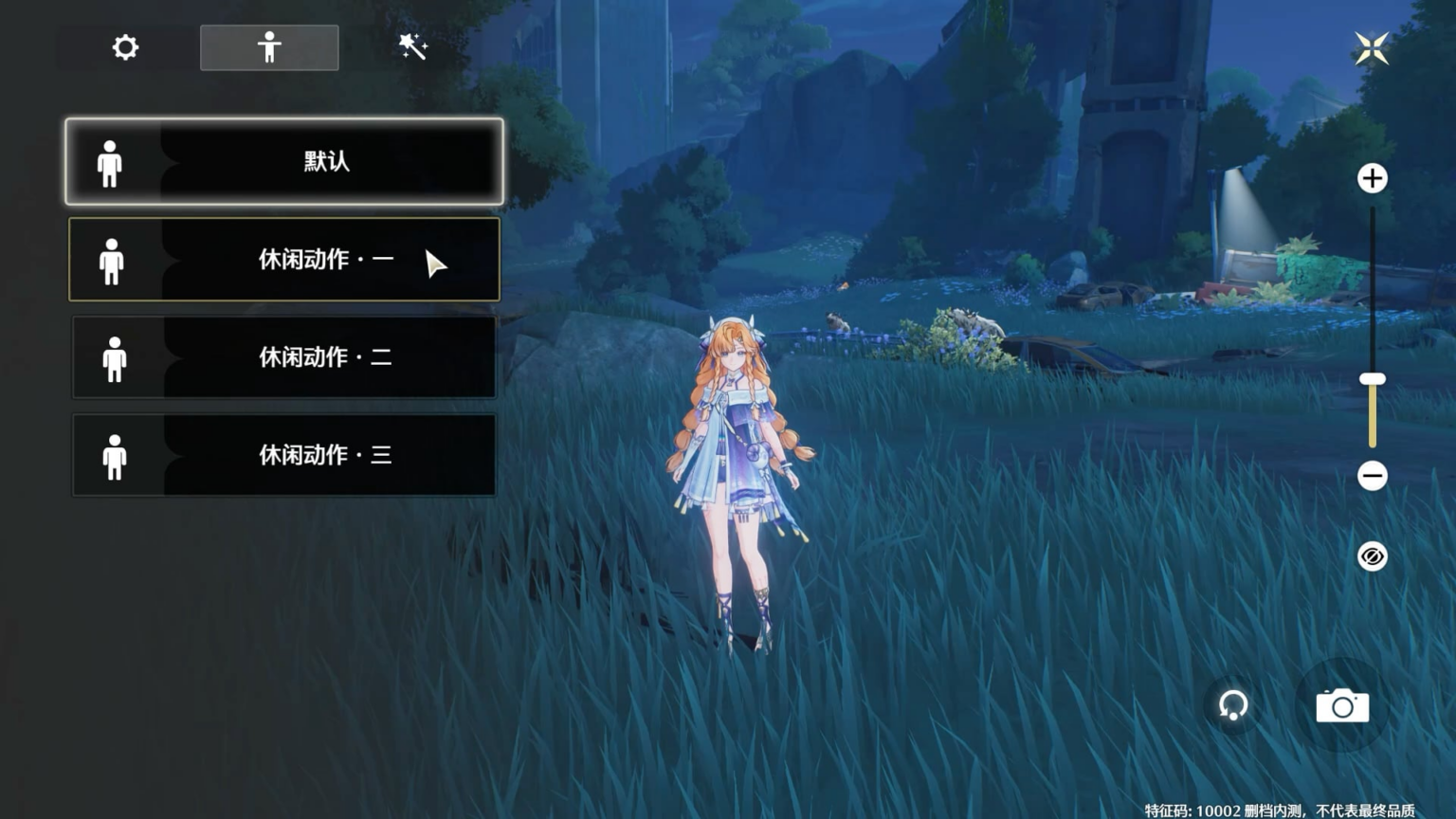Open the camera settings gear tab

pyautogui.click(x=125, y=47)
